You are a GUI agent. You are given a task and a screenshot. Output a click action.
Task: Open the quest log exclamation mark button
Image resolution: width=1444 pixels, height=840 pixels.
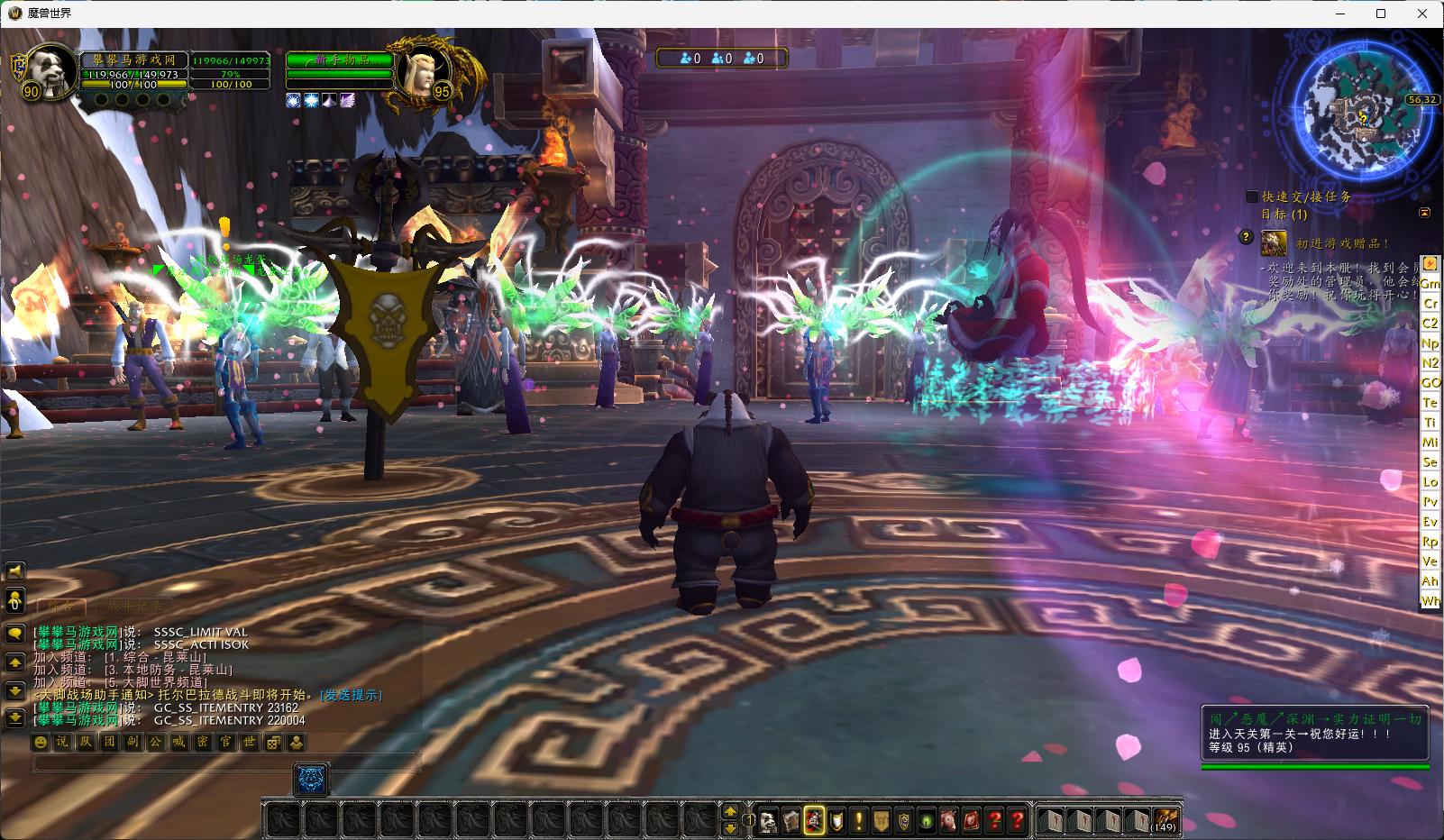[x=860, y=821]
